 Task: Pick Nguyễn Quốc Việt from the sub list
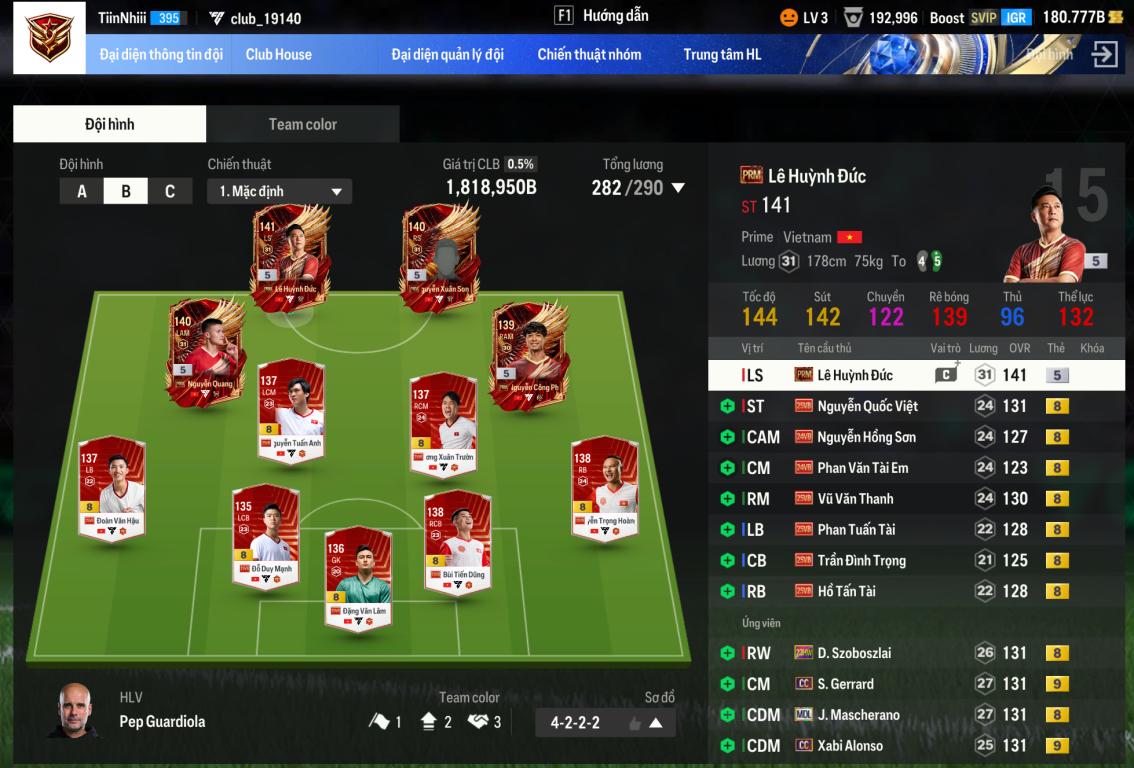[x=867, y=406]
